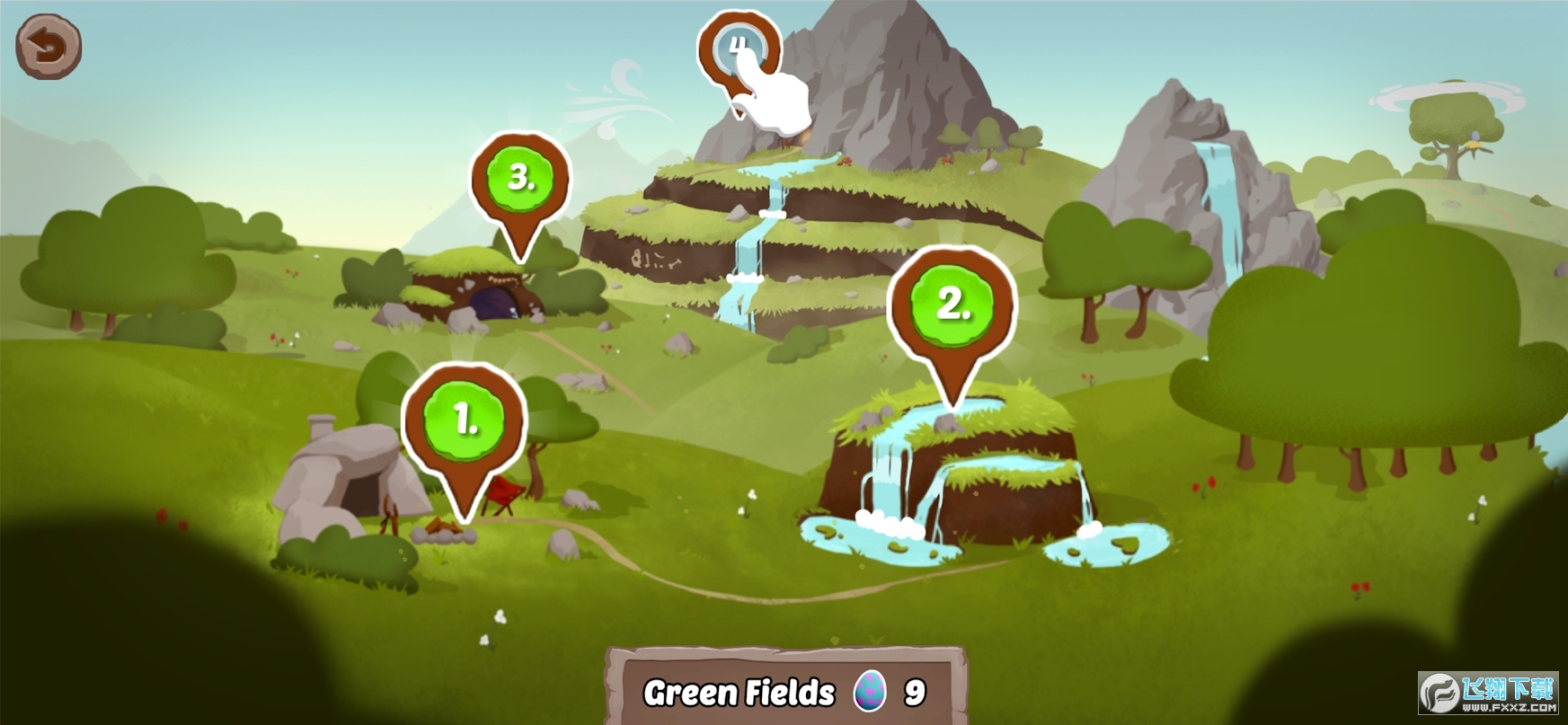Image resolution: width=1568 pixels, height=725 pixels.
Task: Go back with the wooden arrow button
Action: point(49,46)
